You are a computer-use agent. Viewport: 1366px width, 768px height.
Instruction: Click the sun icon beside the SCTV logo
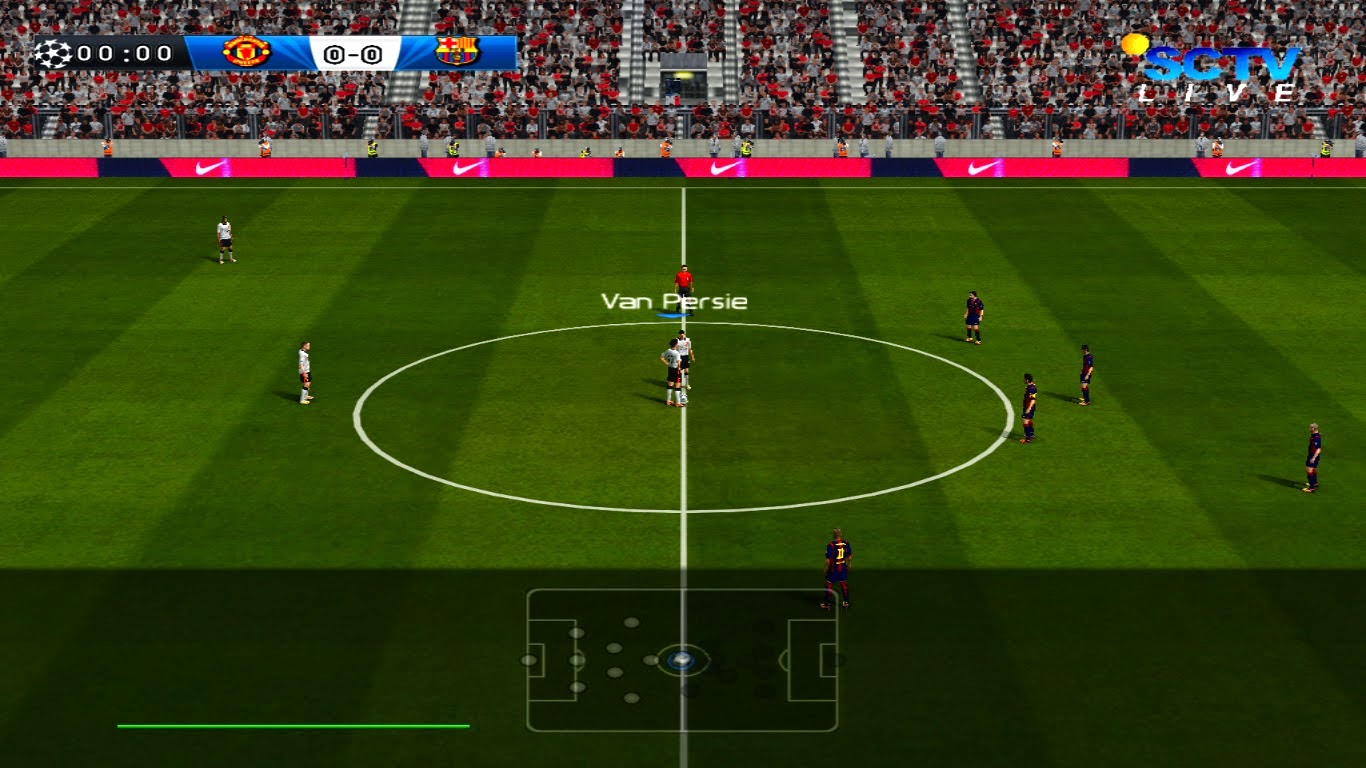pyautogui.click(x=1136, y=42)
